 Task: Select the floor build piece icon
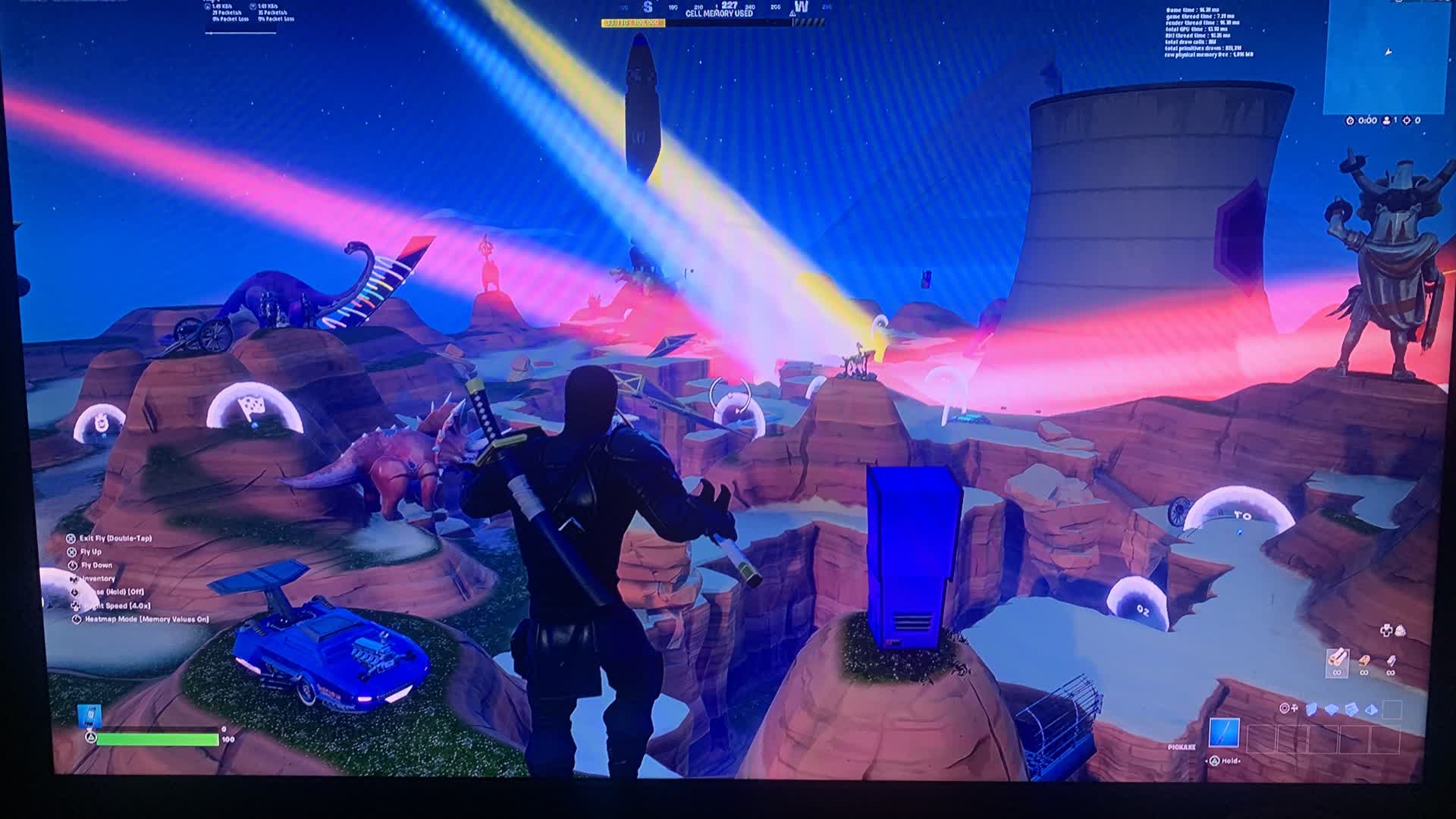[1332, 710]
